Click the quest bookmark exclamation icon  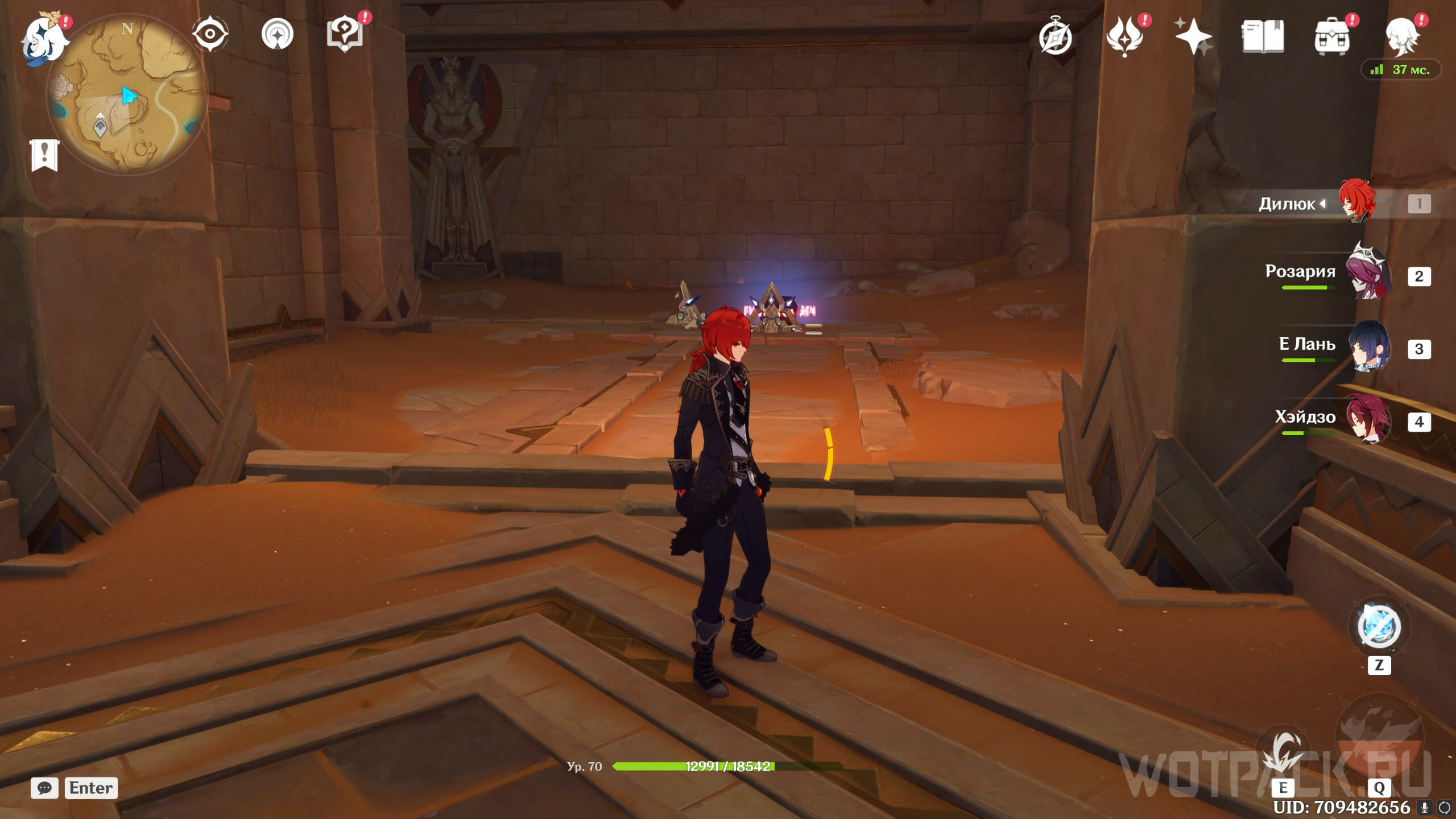(x=44, y=155)
